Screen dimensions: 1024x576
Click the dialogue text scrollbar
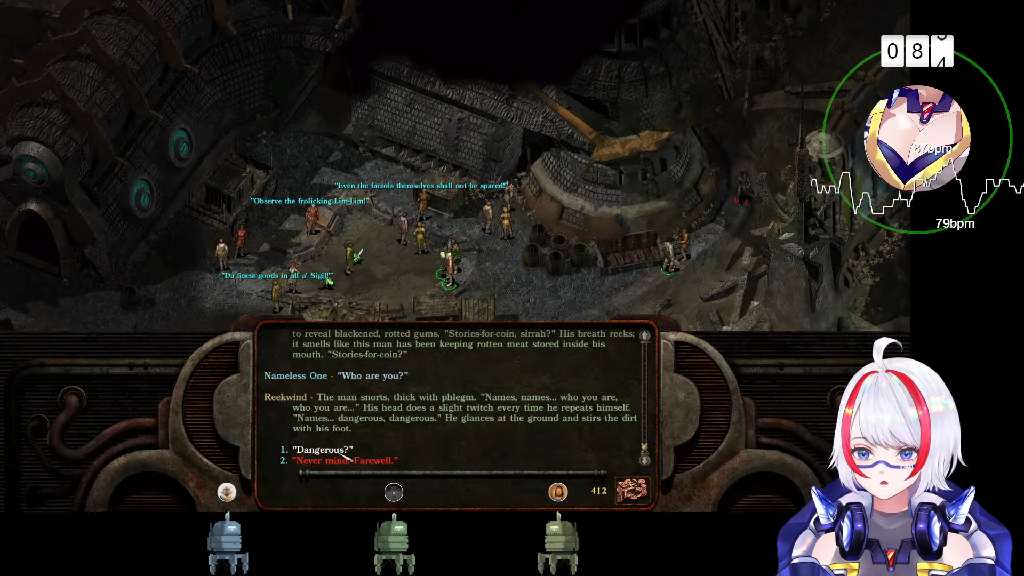[x=645, y=394]
